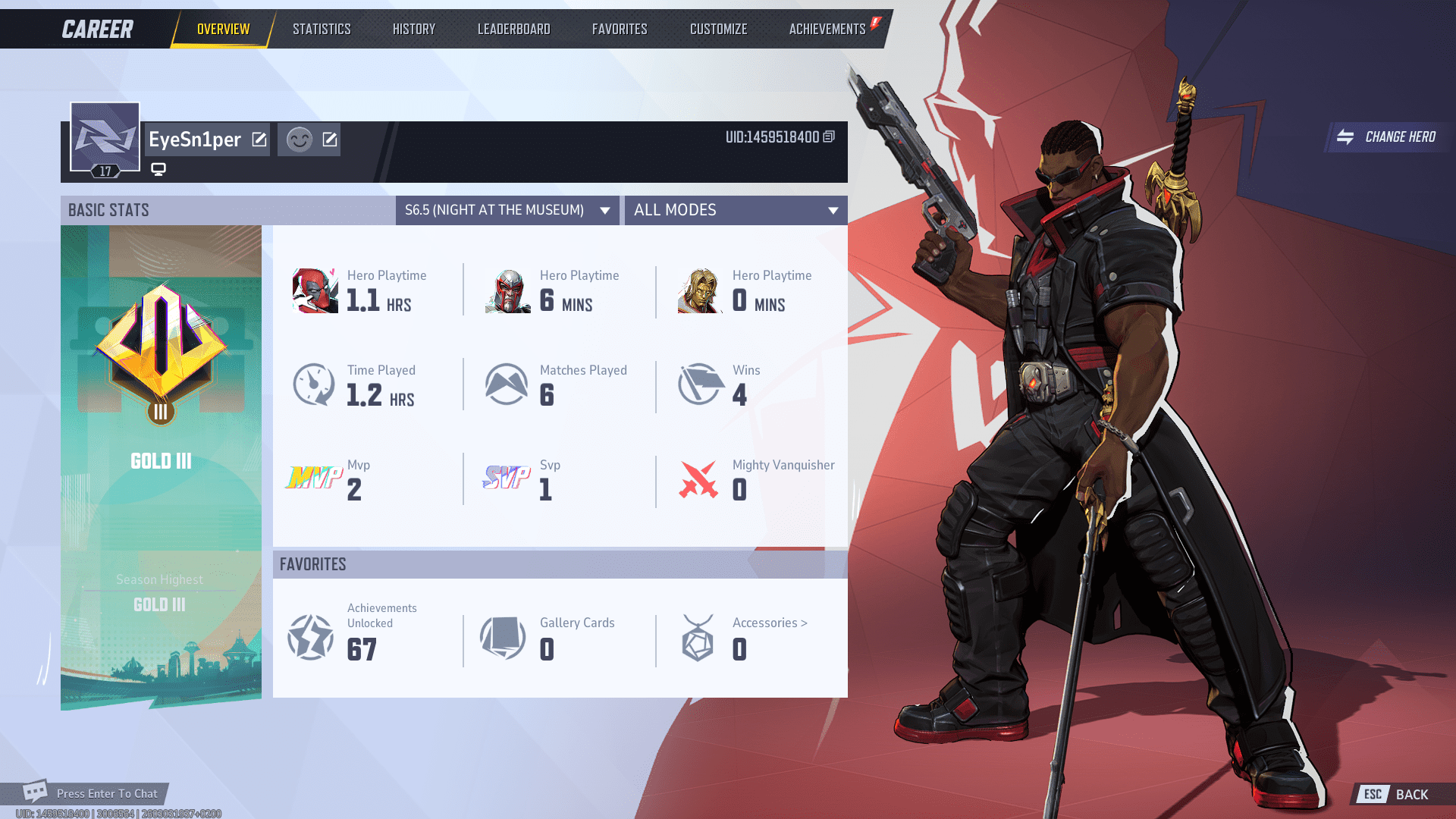This screenshot has height=819, width=1456.
Task: Click the Adam Warlock hero portrait
Action: [699, 290]
